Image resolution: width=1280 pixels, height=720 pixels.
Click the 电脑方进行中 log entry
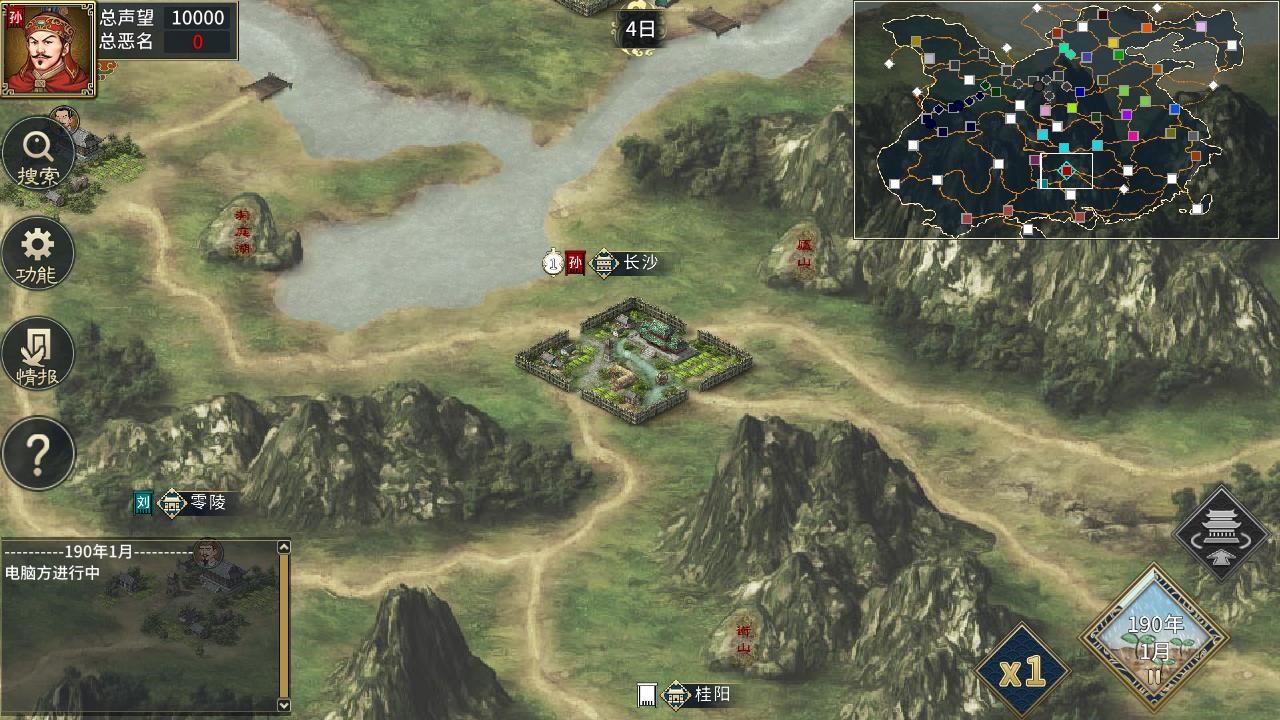point(50,570)
